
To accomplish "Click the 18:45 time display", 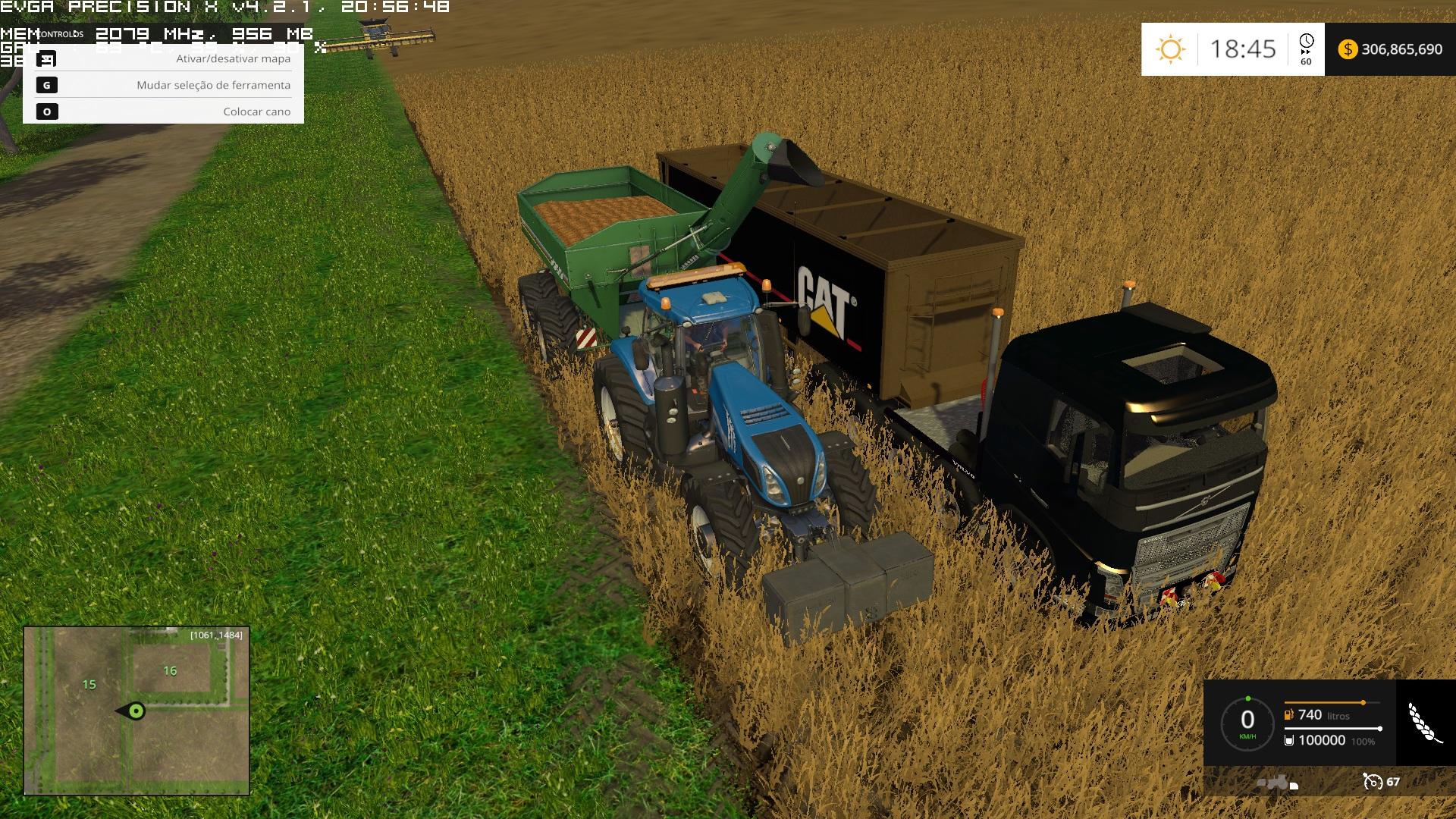I will click(x=1244, y=49).
